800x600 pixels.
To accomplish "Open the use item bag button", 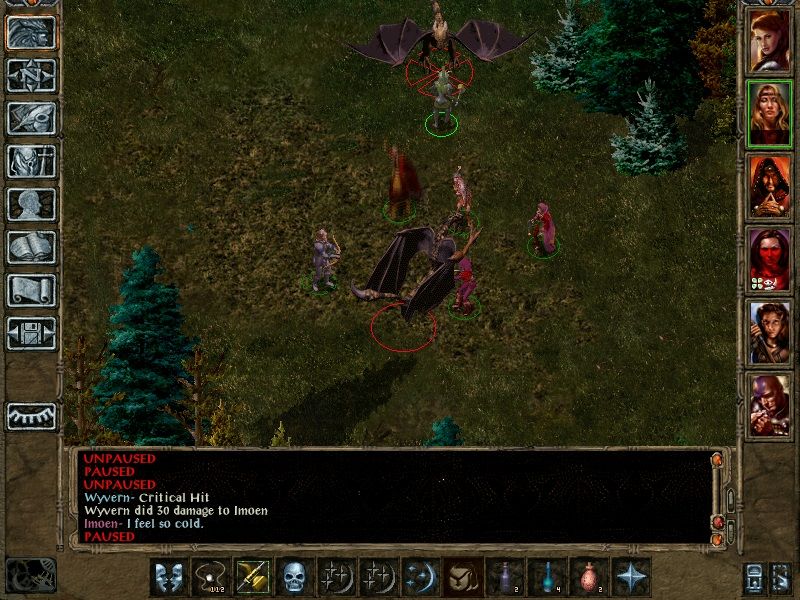I will click(x=463, y=577).
